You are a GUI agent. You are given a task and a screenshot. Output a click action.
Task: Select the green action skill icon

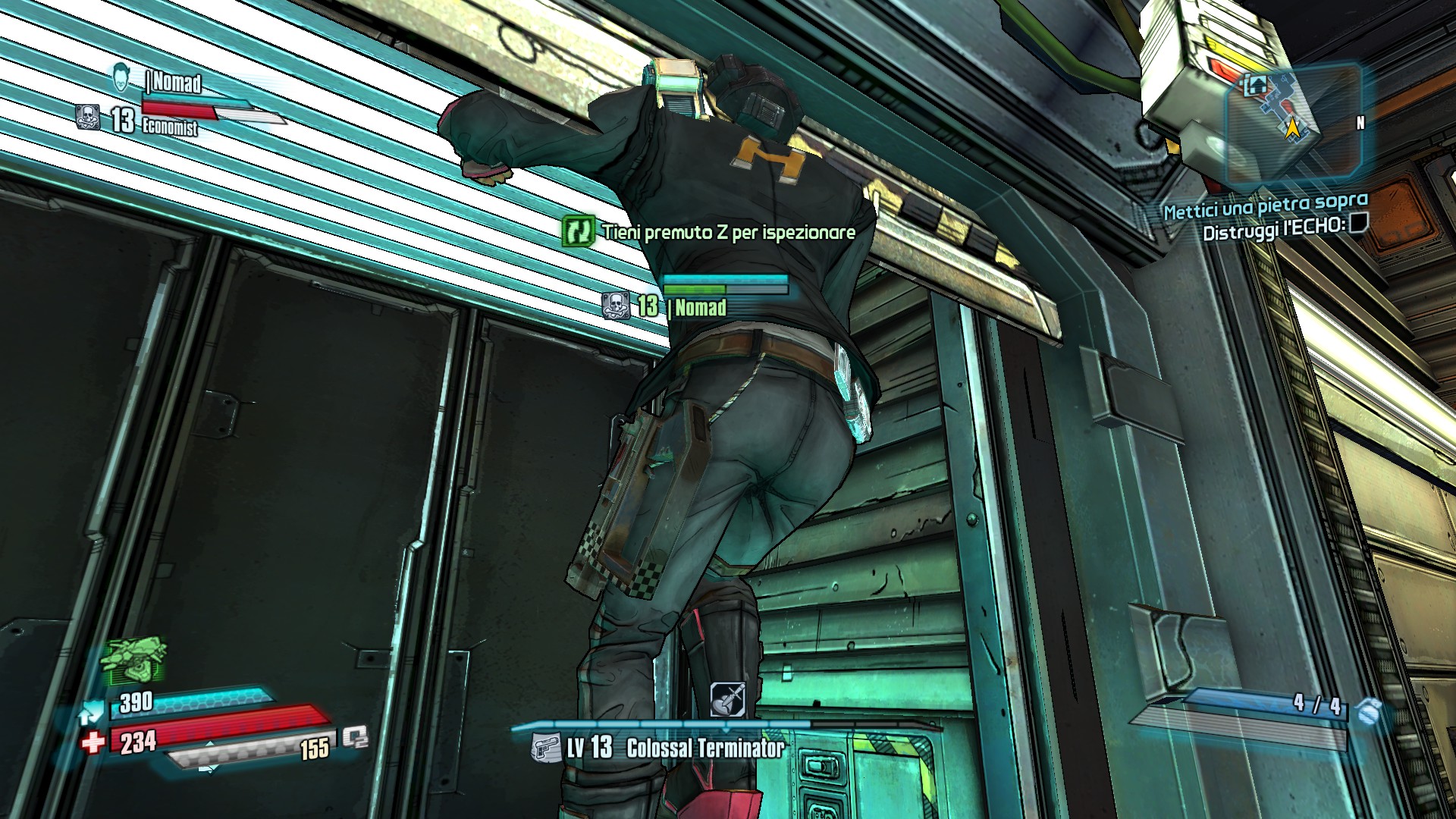click(135, 661)
